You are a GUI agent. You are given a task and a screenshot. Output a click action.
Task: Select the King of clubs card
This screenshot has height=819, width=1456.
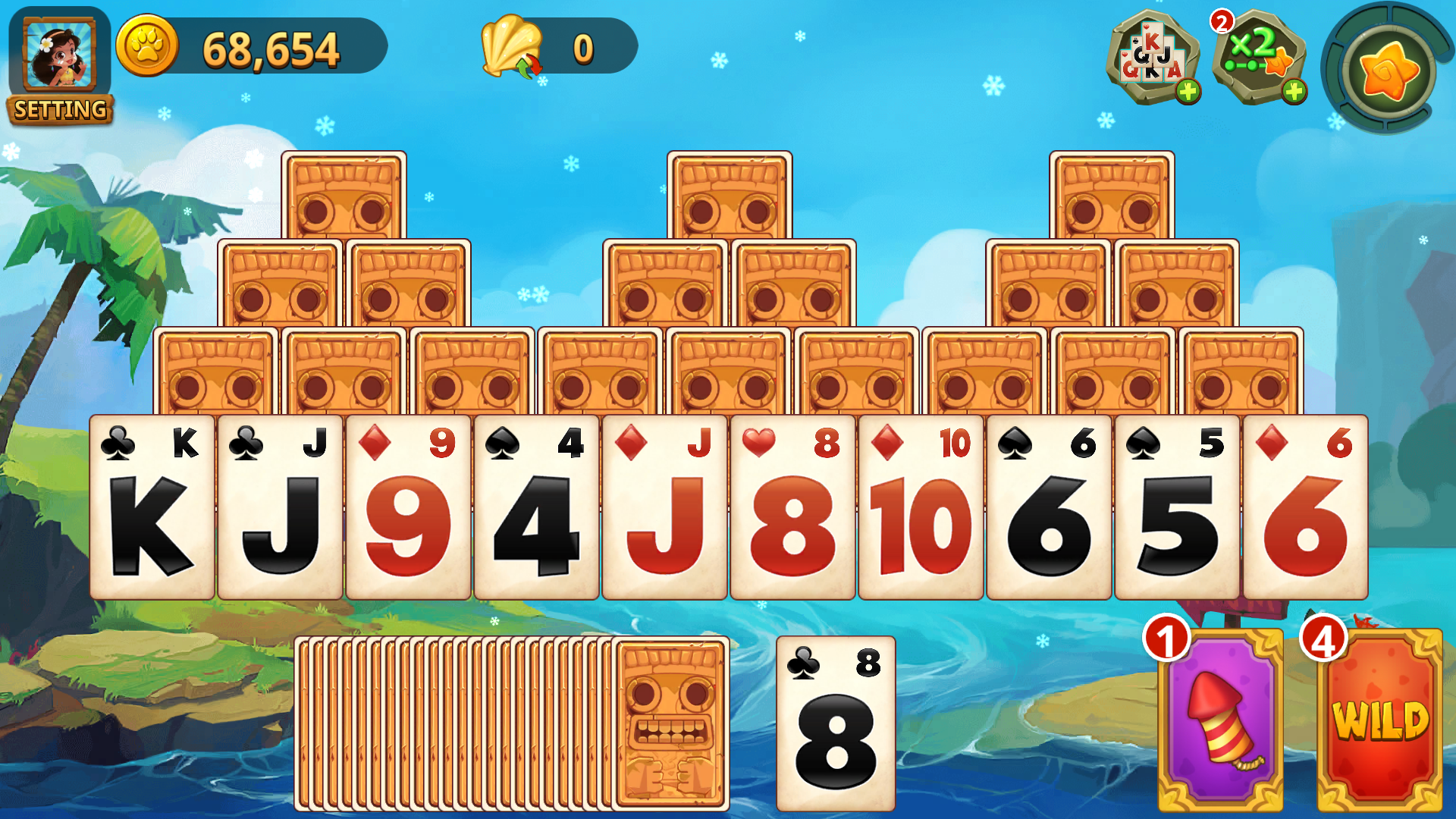155,508
